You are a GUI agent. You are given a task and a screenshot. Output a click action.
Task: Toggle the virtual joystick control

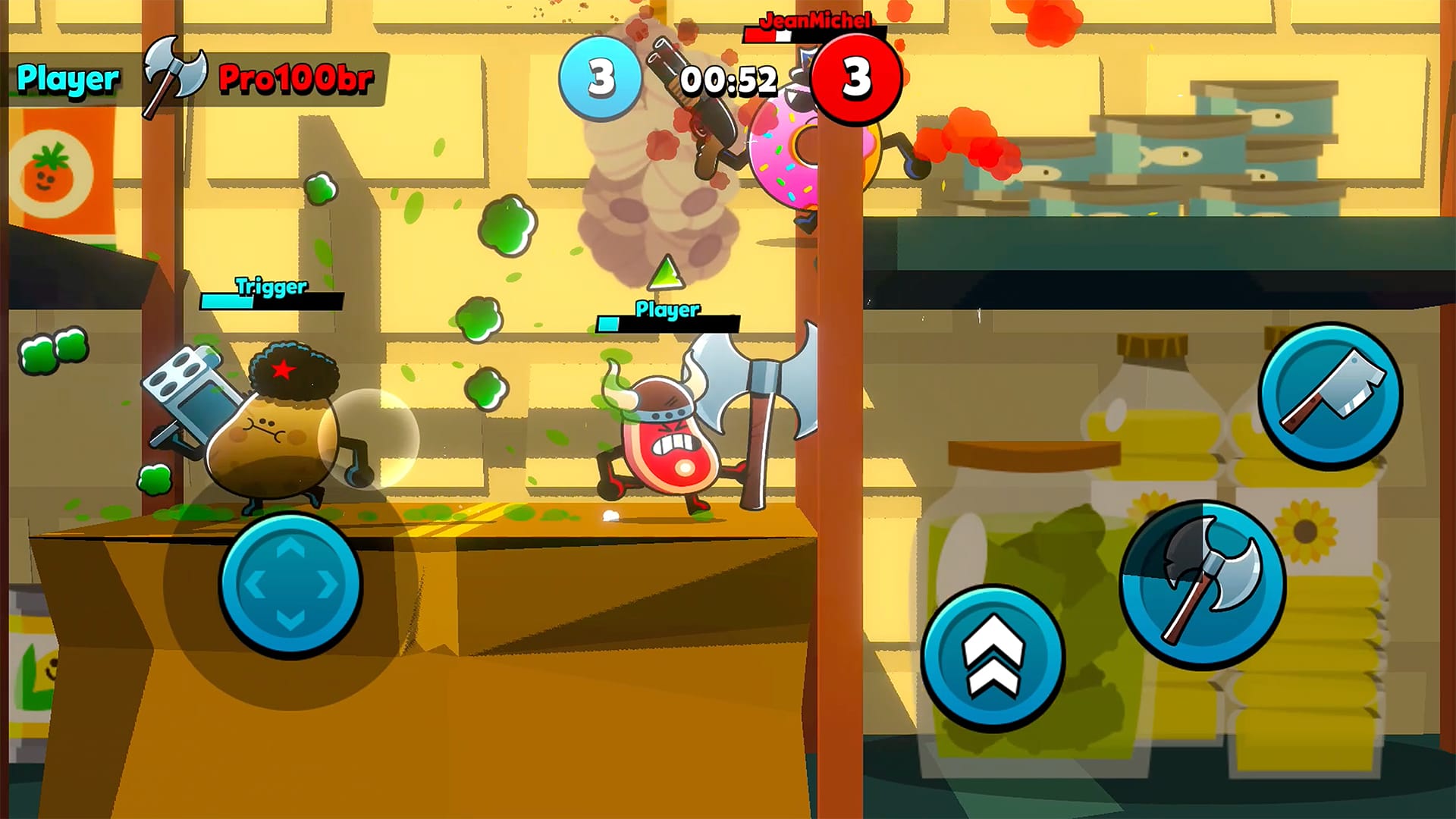[290, 584]
